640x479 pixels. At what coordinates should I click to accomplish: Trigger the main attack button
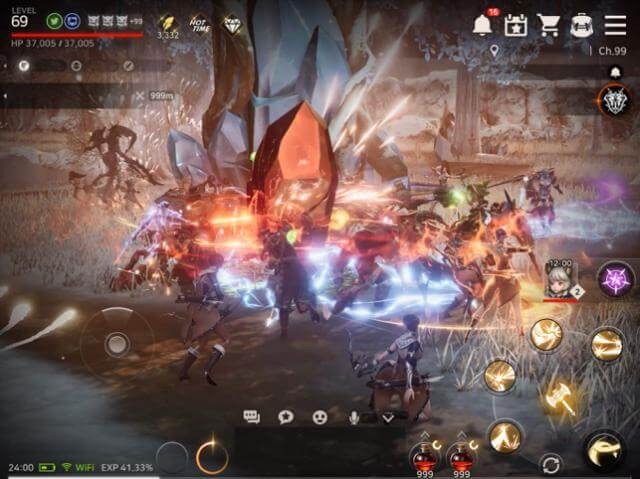605,450
